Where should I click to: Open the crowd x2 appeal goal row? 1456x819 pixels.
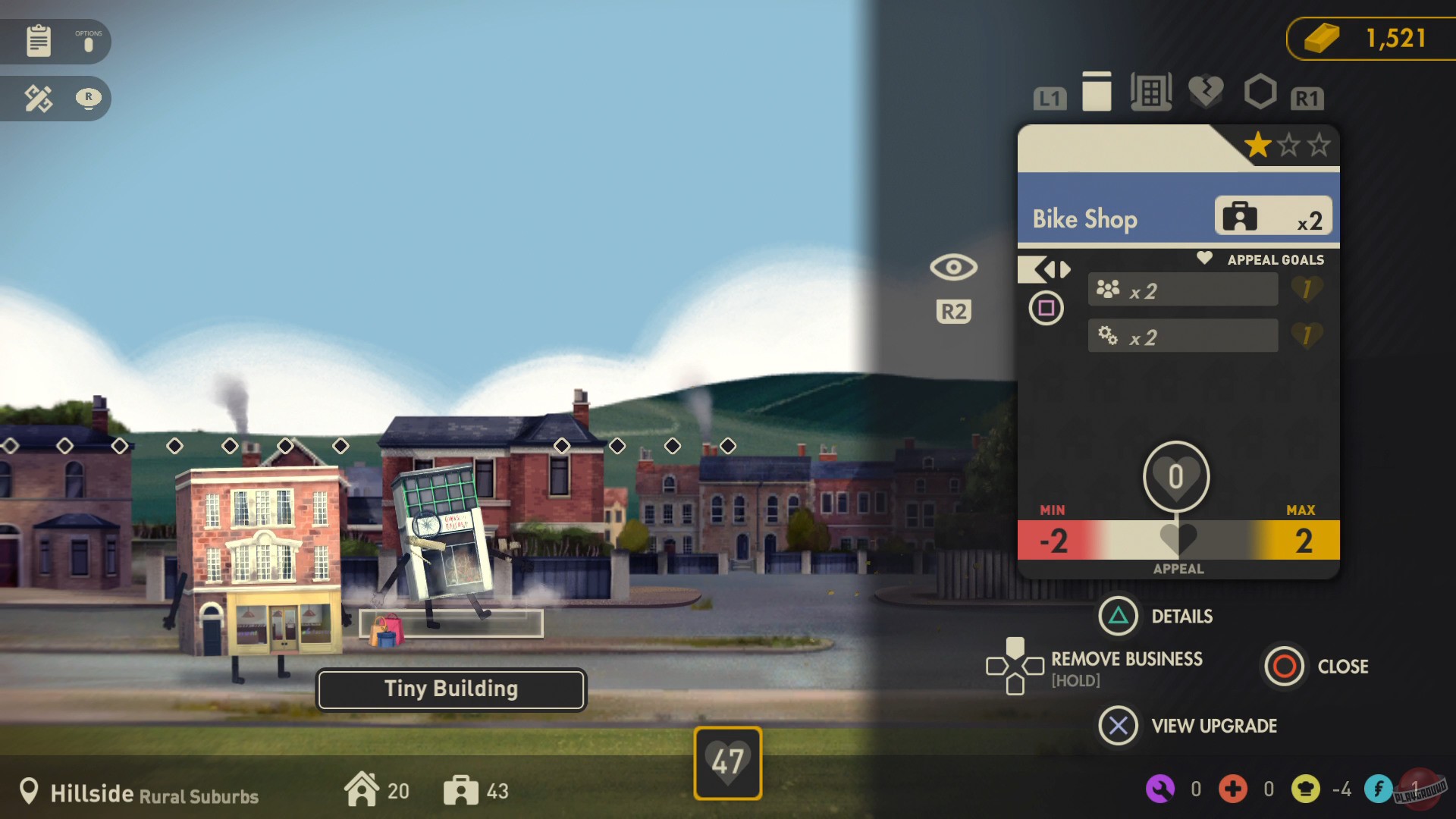pos(1182,289)
